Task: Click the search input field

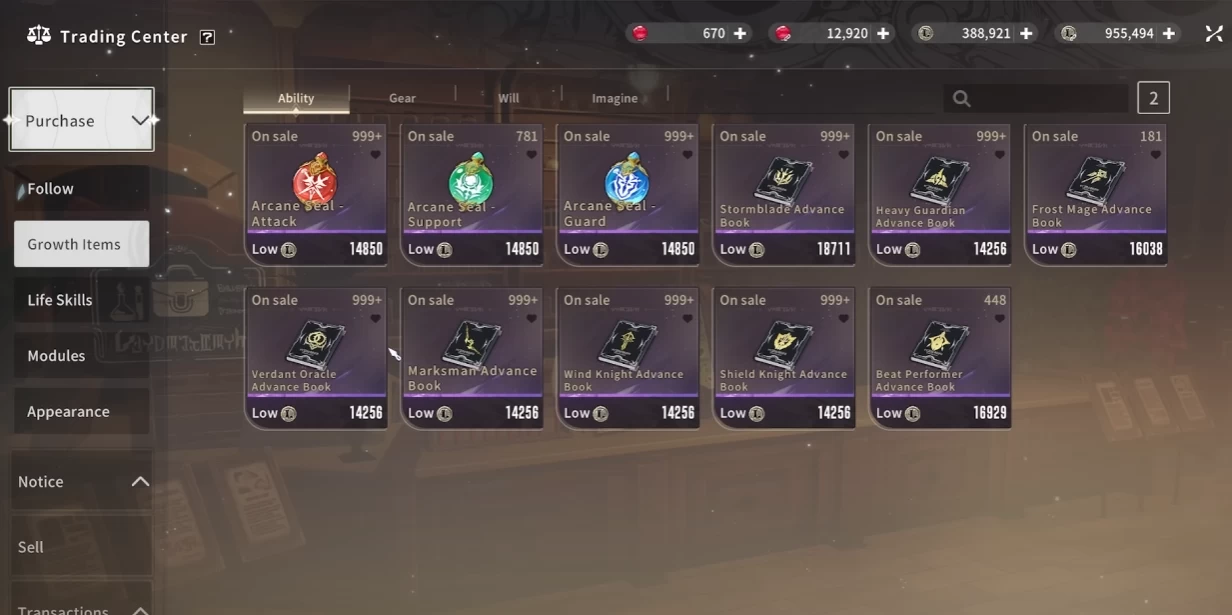Action: (1045, 98)
